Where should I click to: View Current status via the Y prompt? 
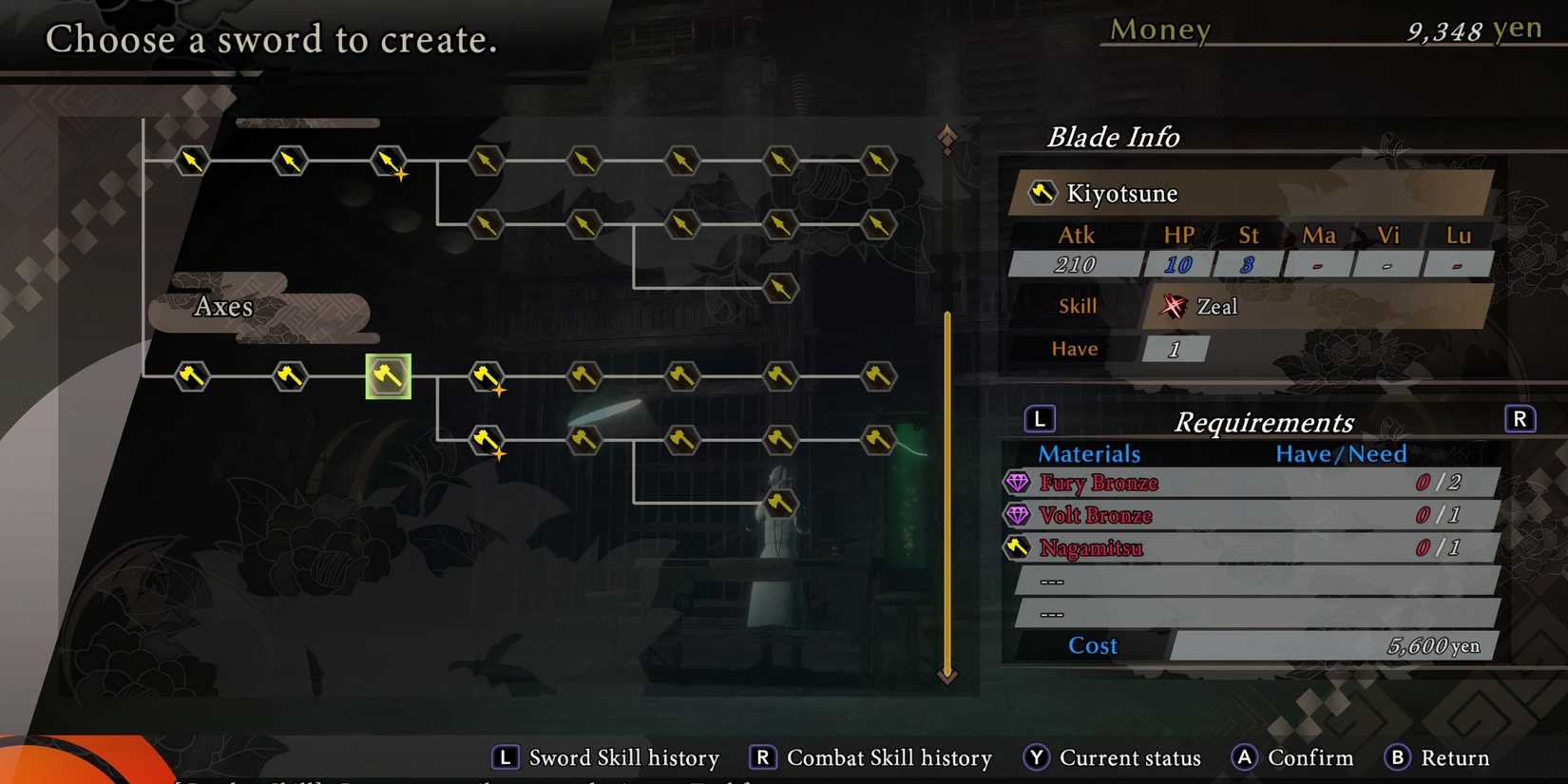click(1037, 757)
